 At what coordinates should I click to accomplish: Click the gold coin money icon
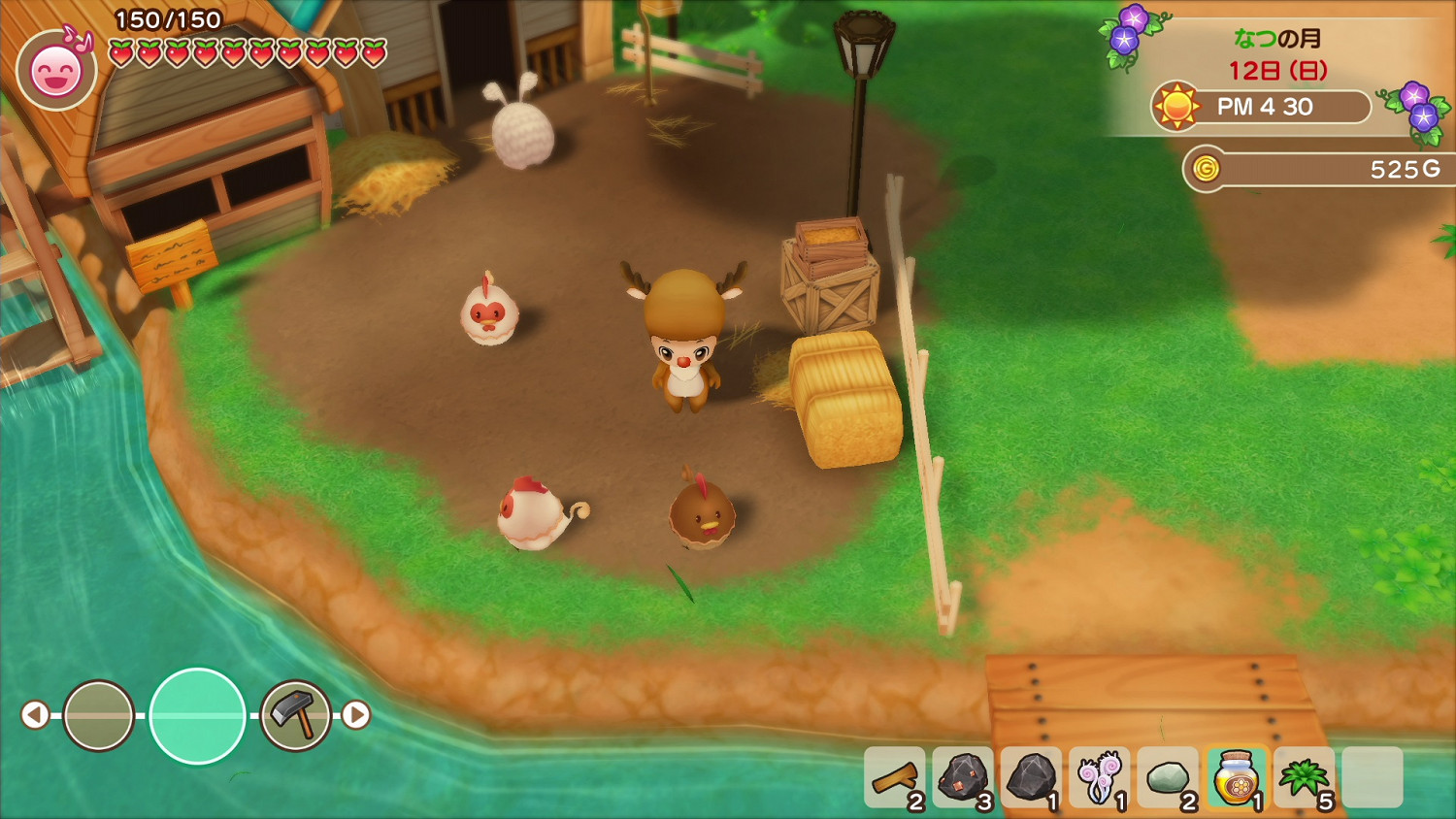1206,169
